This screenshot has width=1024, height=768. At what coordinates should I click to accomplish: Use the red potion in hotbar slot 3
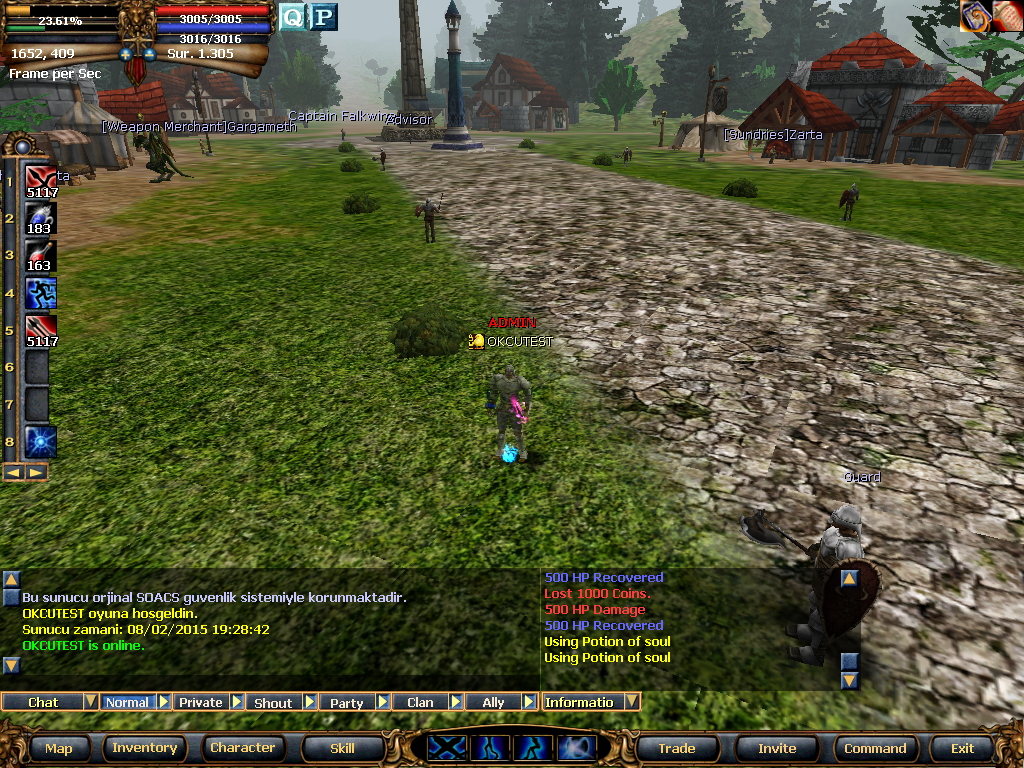click(40, 256)
